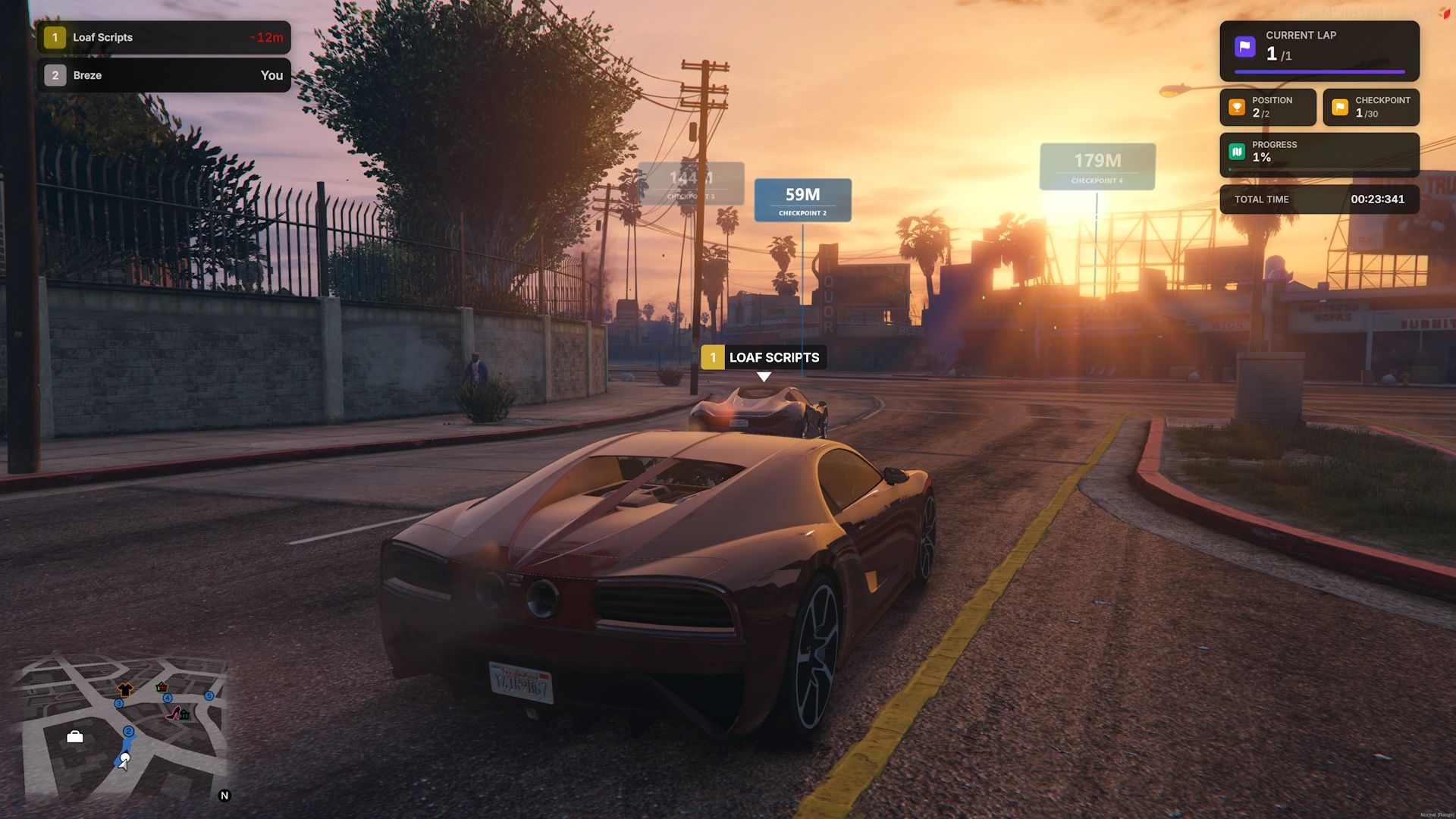The width and height of the screenshot is (1456, 819).
Task: Select Breze row in the race leaderboard
Action: tap(163, 75)
